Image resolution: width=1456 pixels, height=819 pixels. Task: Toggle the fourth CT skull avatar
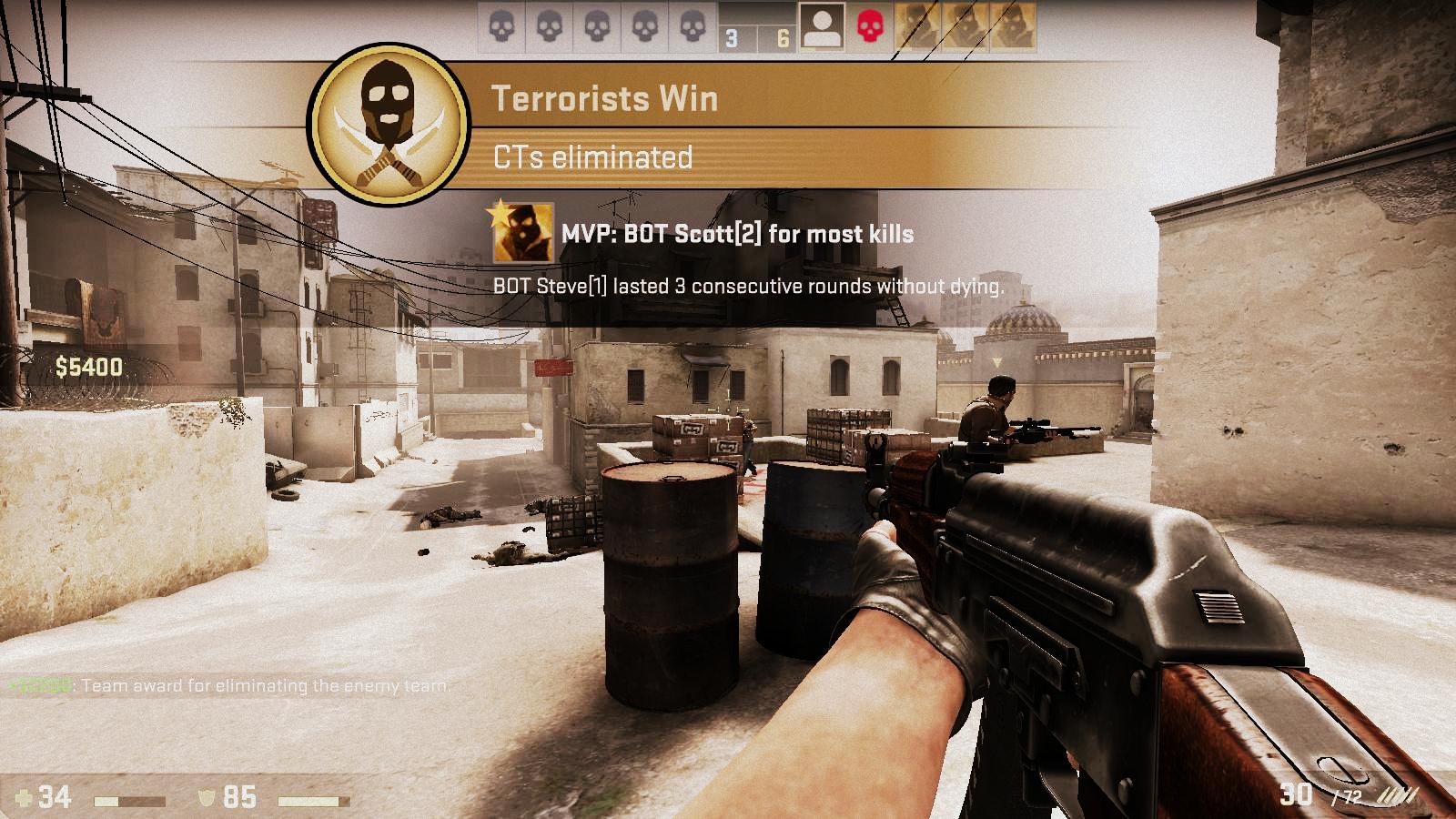645,25
